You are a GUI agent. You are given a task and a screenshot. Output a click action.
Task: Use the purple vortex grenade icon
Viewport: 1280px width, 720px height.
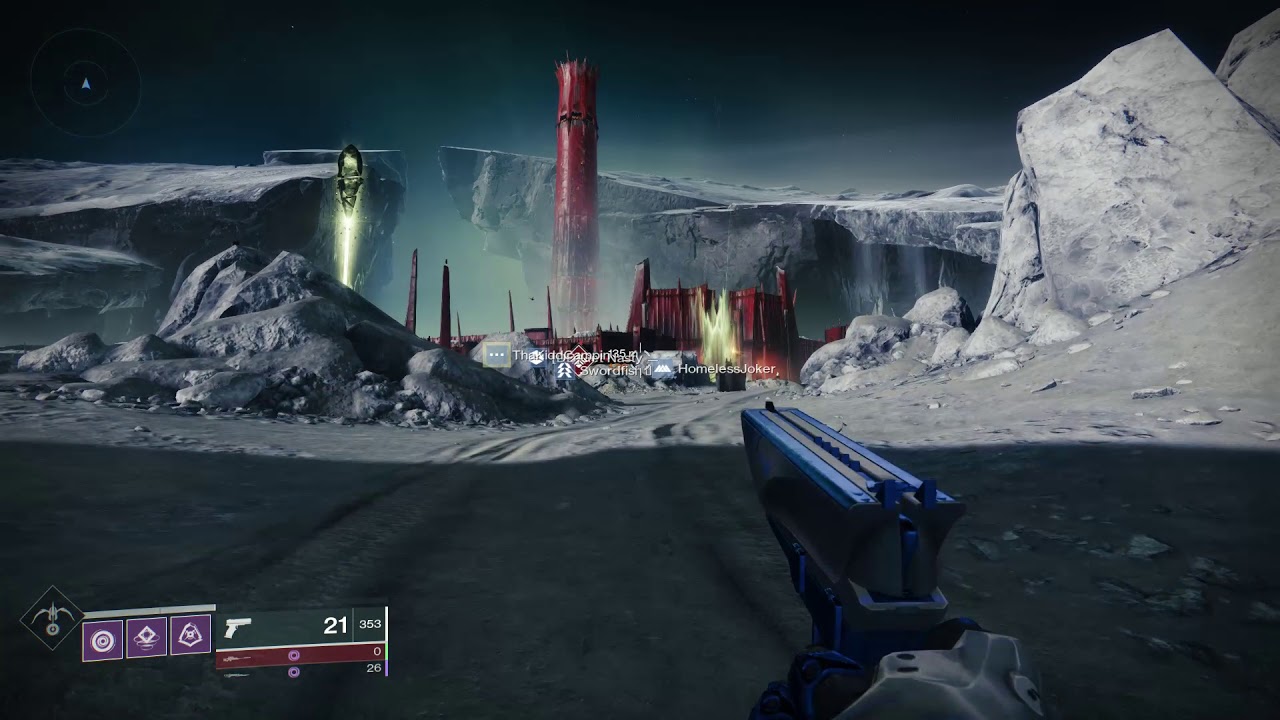click(x=102, y=637)
